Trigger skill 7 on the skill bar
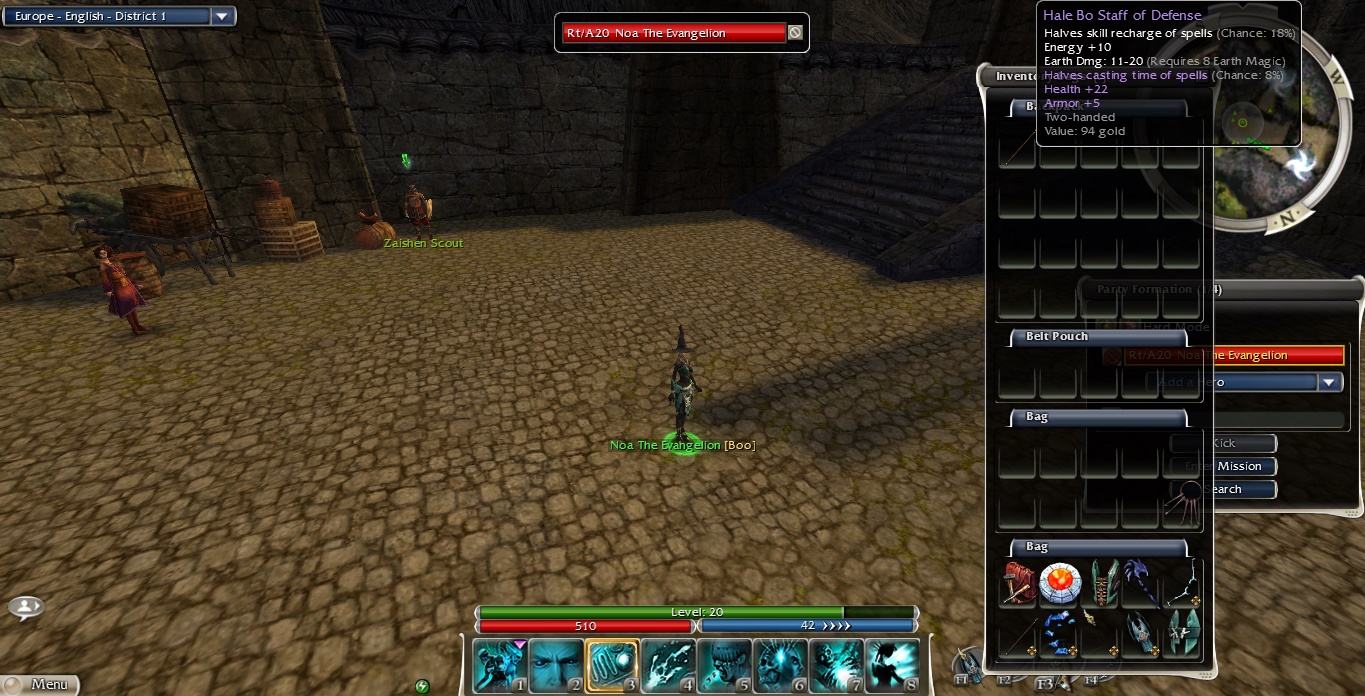 point(835,666)
